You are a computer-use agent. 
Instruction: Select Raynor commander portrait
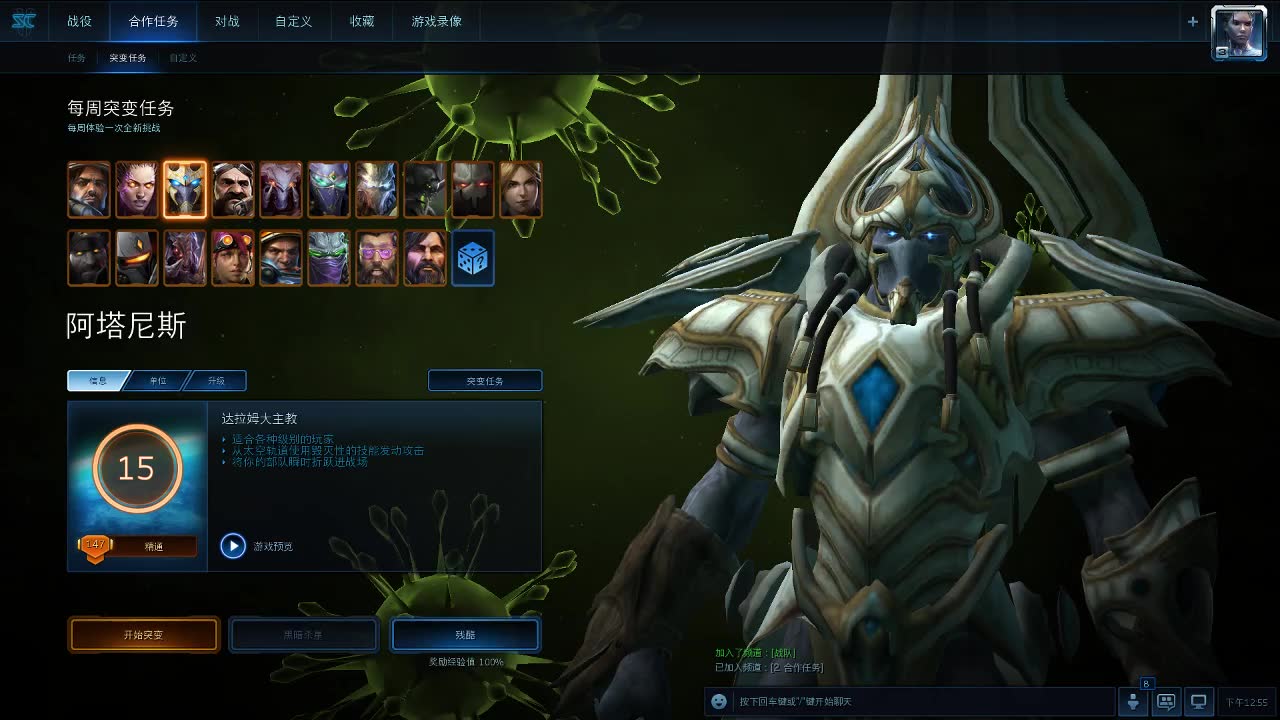tap(89, 190)
